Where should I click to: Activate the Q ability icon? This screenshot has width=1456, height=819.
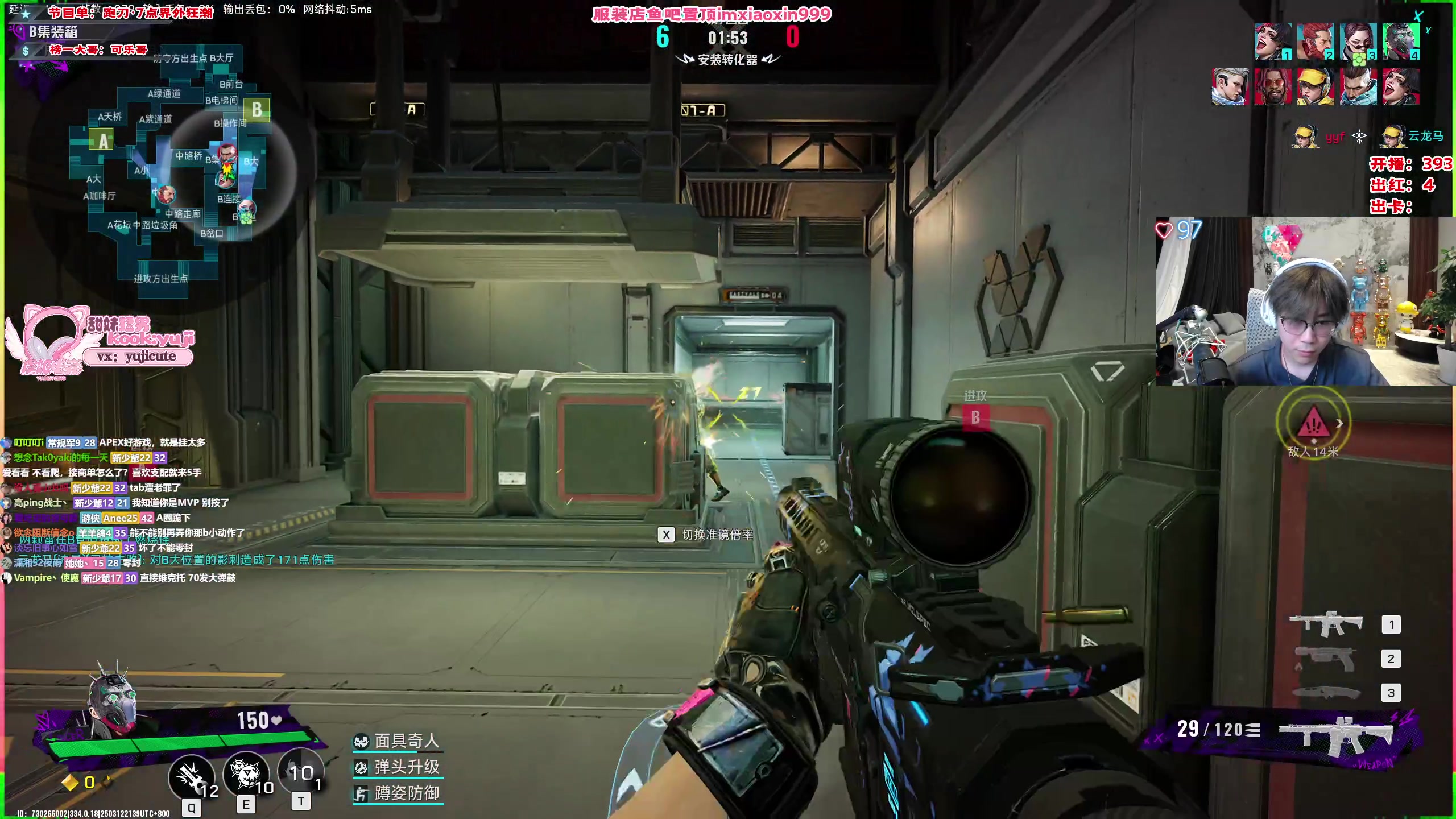pos(191,777)
